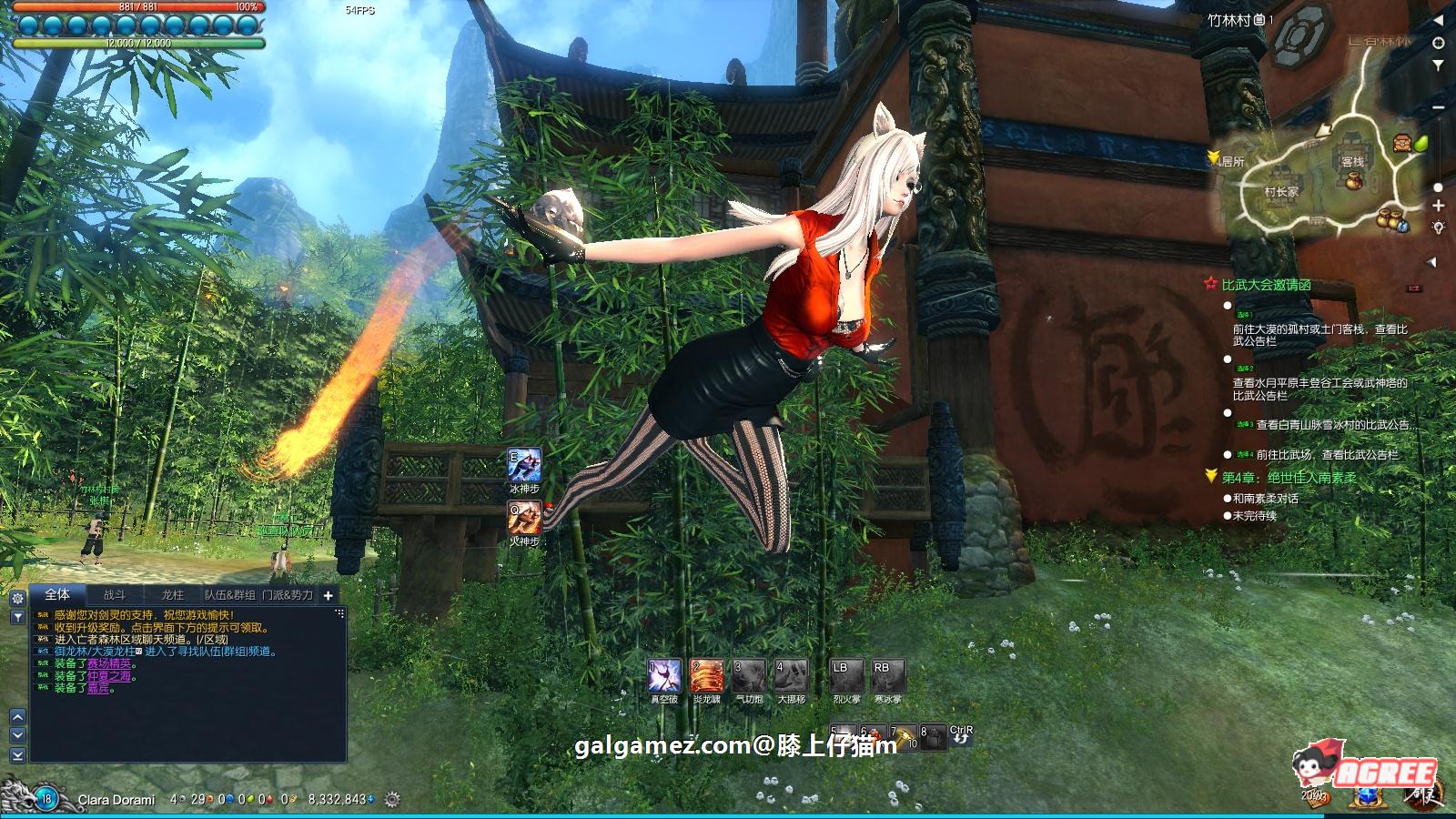Select the 选择3 objective for 白青山脉雪冰村
The height and width of the screenshot is (819, 1456).
pos(1228,411)
